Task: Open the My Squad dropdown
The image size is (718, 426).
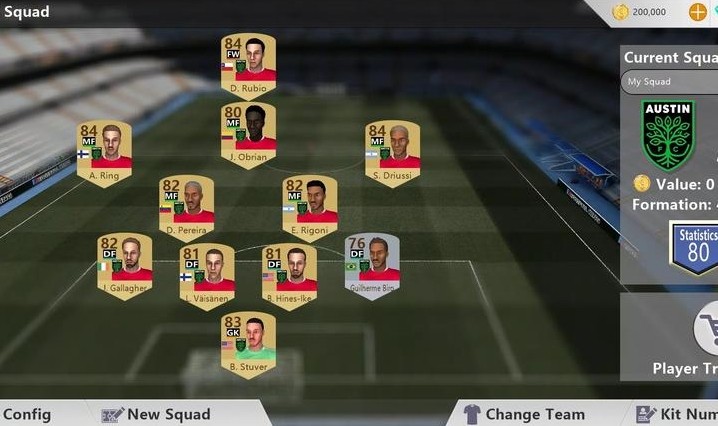Action: 670,82
